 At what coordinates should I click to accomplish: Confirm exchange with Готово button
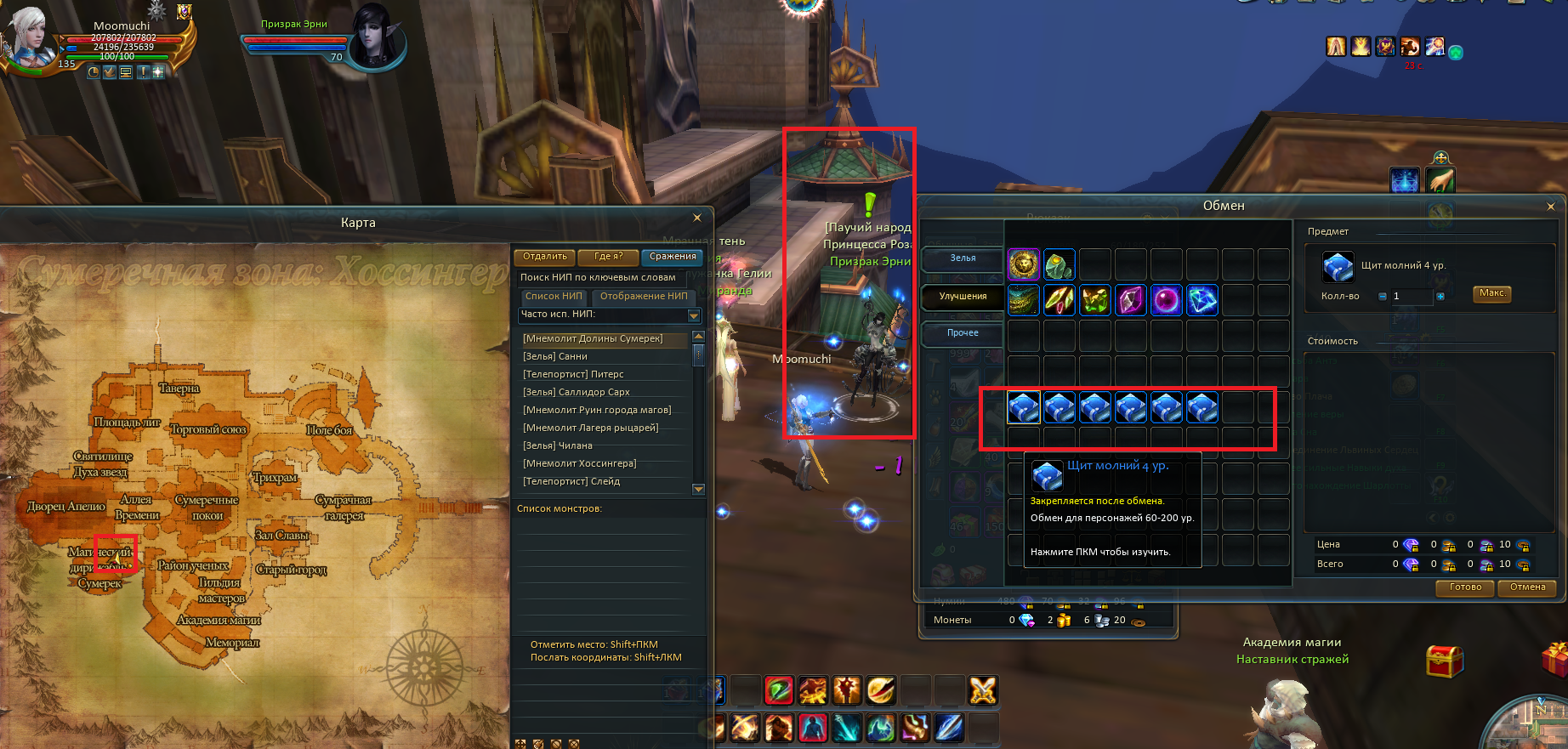(1465, 587)
